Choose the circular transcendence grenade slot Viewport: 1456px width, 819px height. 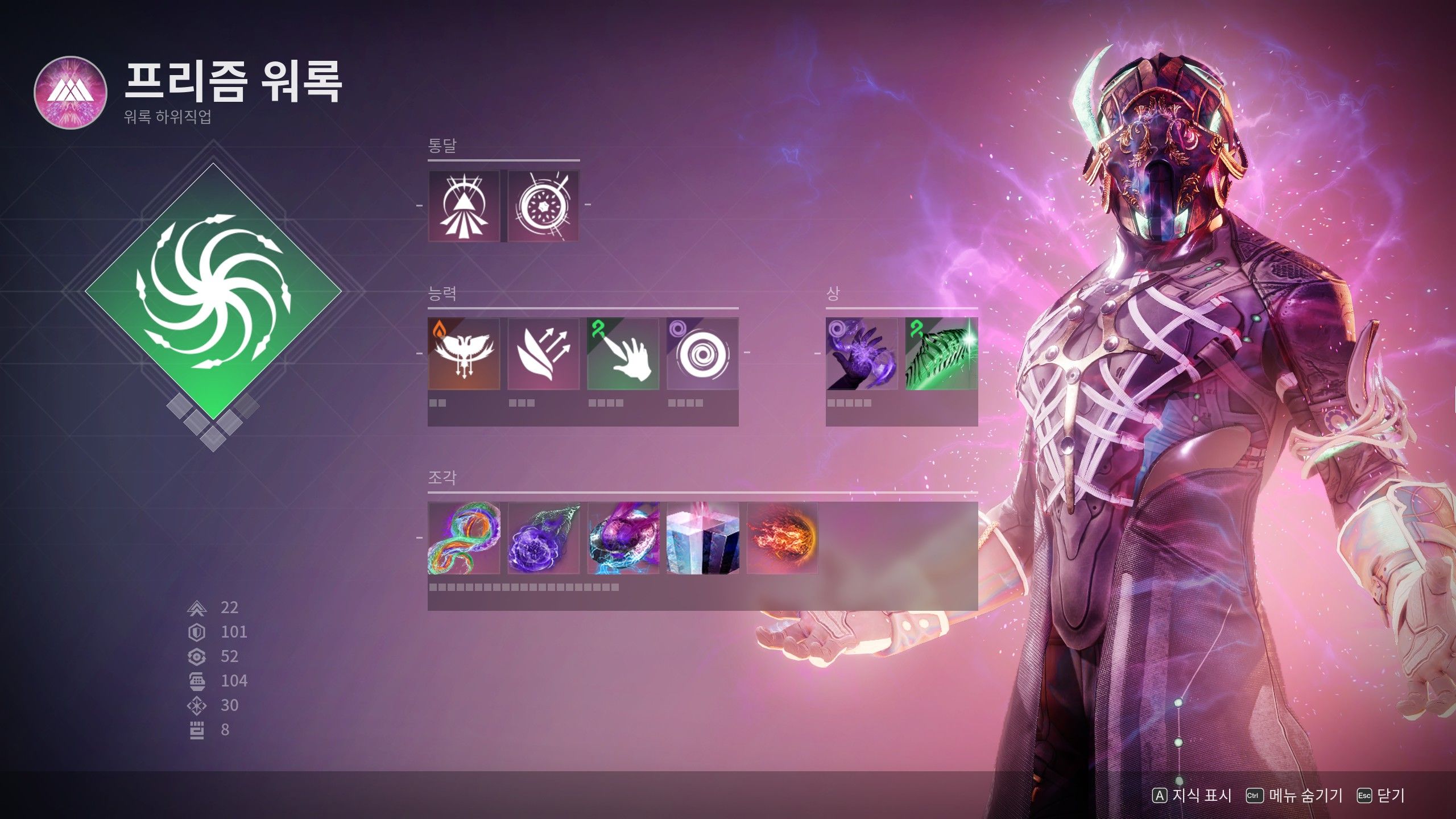click(543, 205)
